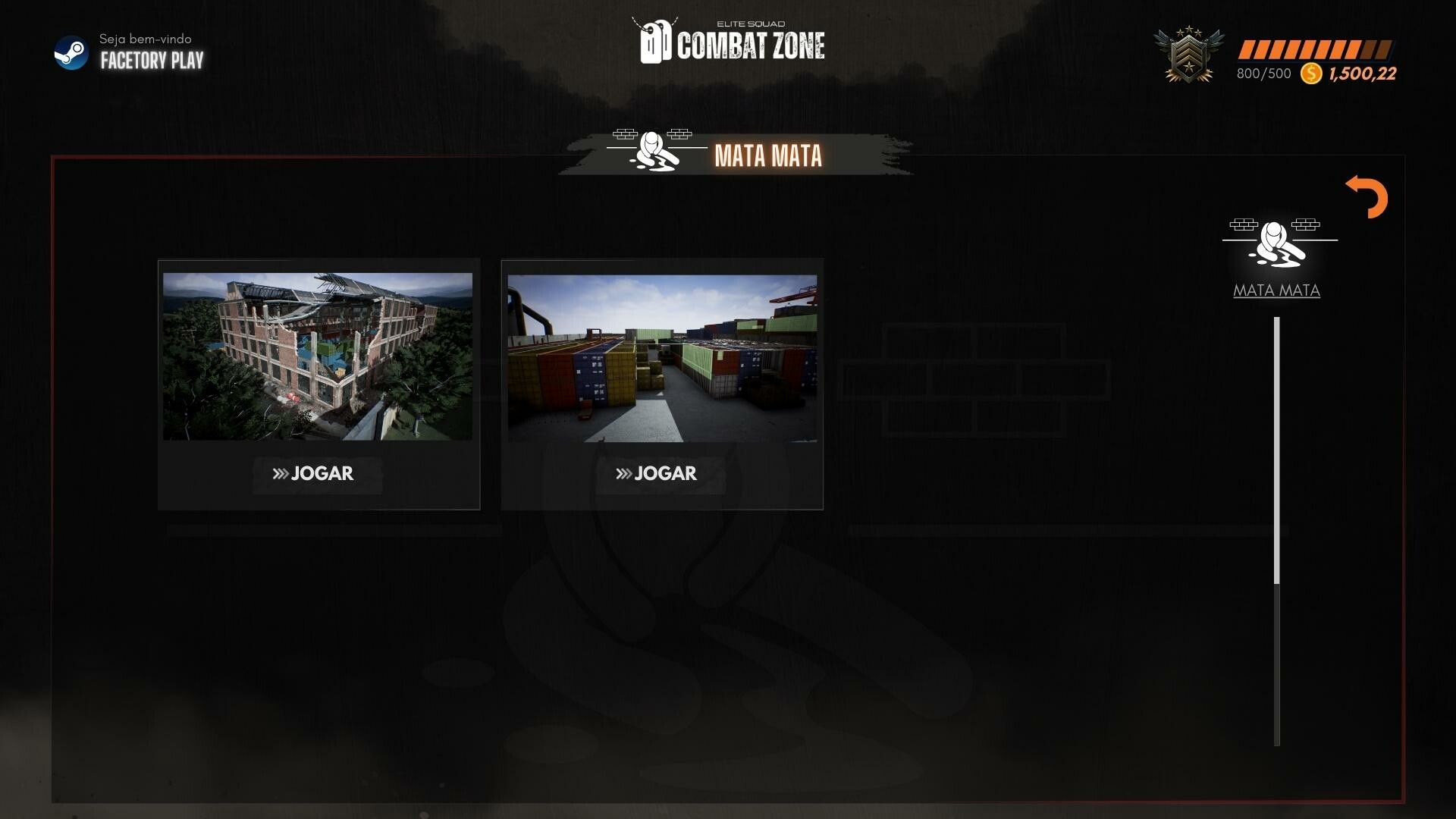Select the Combat Zone dog-tags logo
Viewport: 1456px width, 819px height.
[655, 43]
